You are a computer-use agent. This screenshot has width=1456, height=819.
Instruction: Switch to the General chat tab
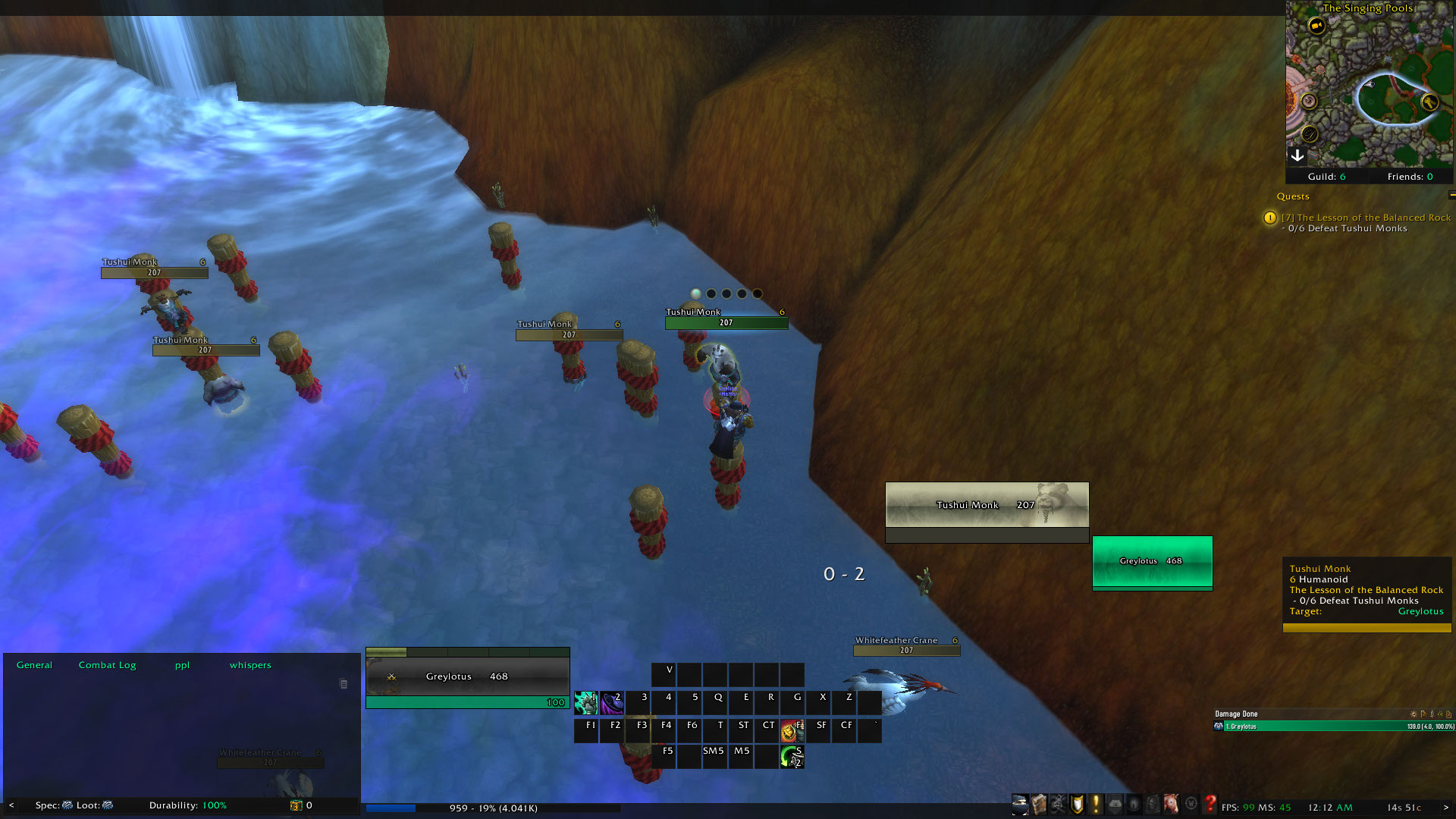point(34,665)
